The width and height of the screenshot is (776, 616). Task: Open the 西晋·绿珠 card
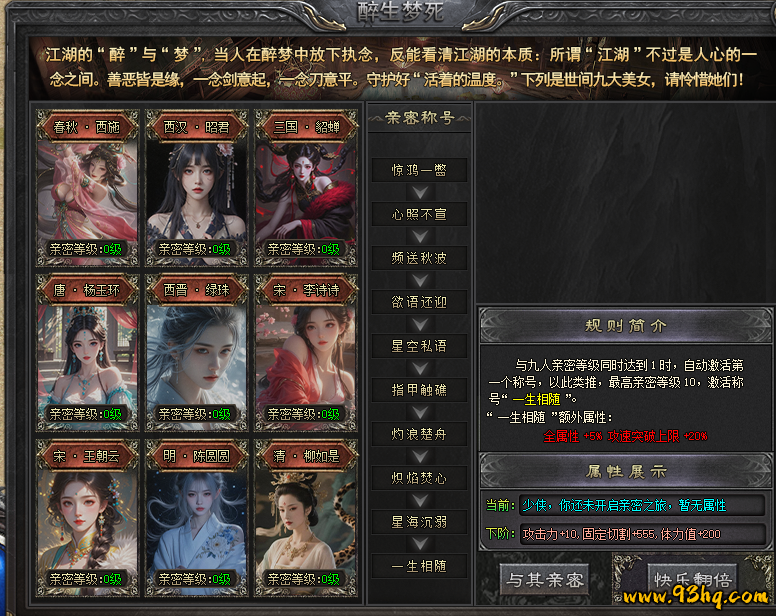[x=196, y=349]
